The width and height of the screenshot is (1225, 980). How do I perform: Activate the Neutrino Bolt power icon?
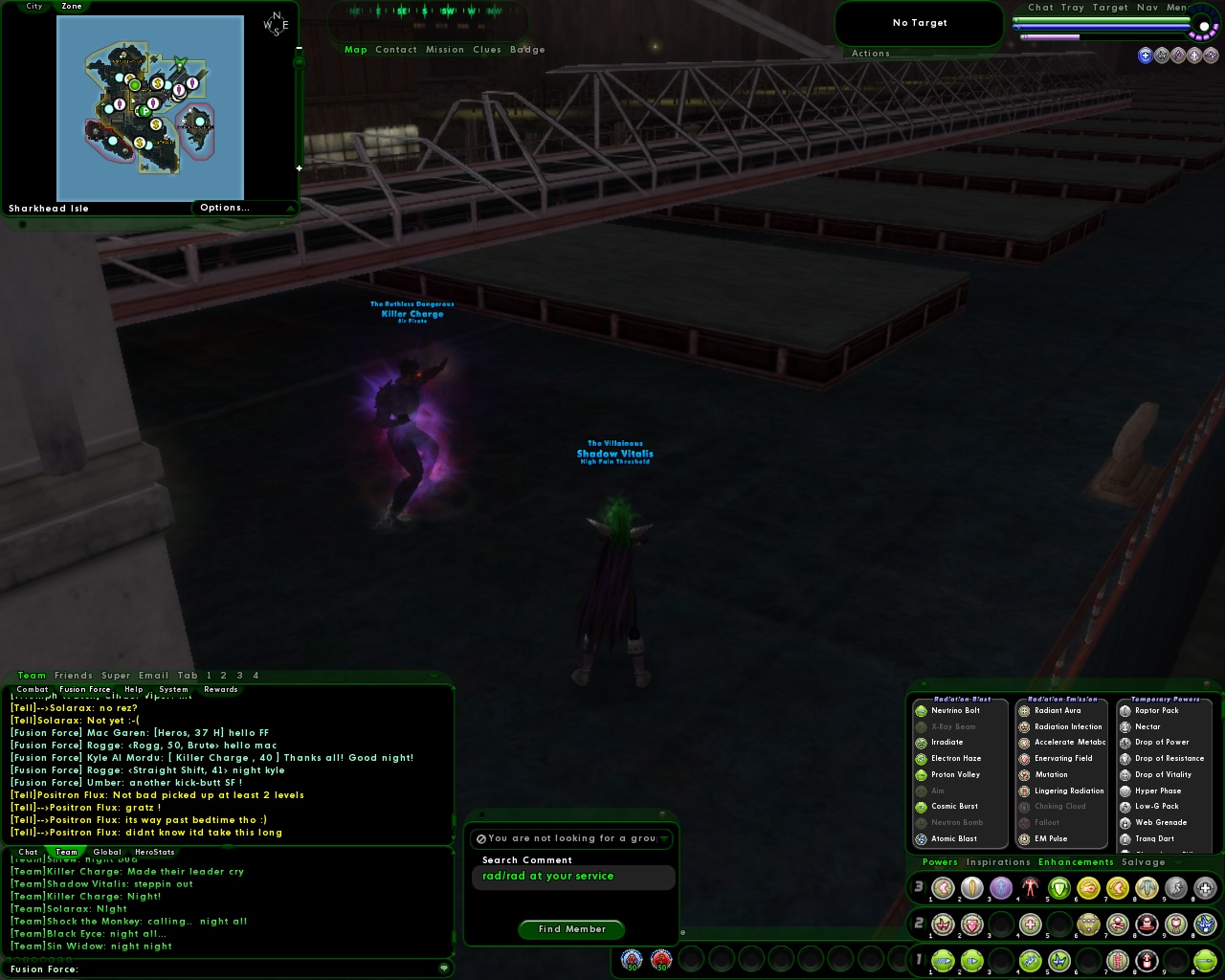coord(922,710)
